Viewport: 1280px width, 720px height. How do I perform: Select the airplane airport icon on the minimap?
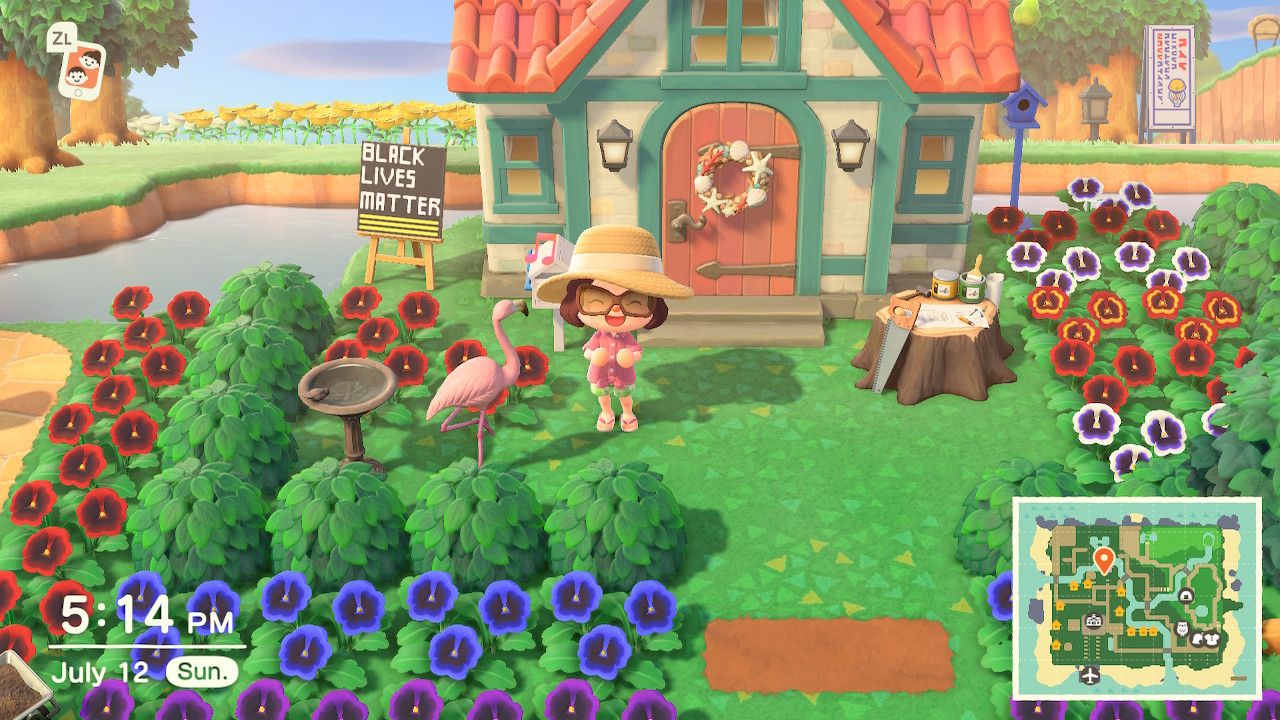1090,675
